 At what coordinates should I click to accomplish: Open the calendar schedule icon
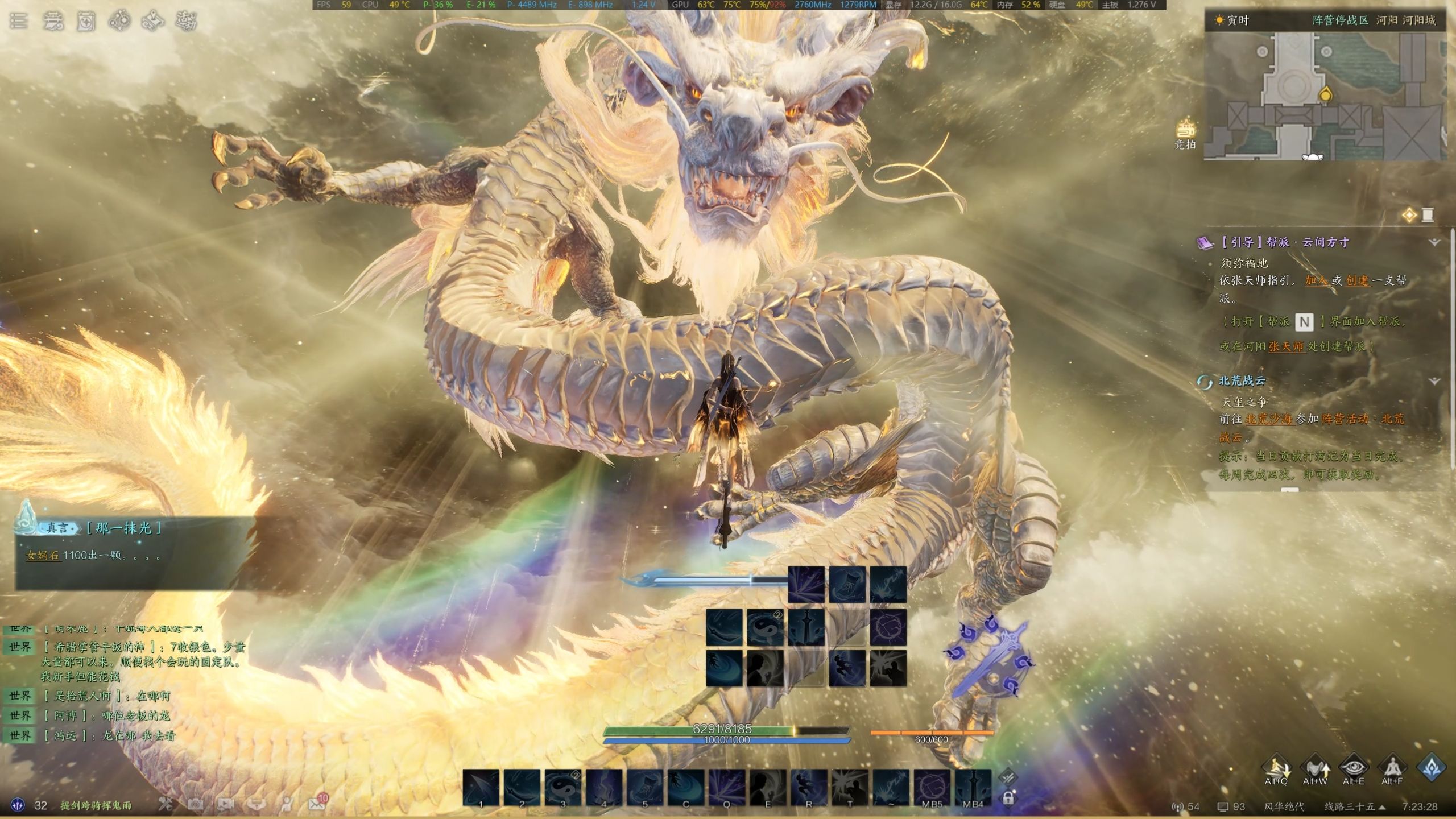(x=86, y=21)
